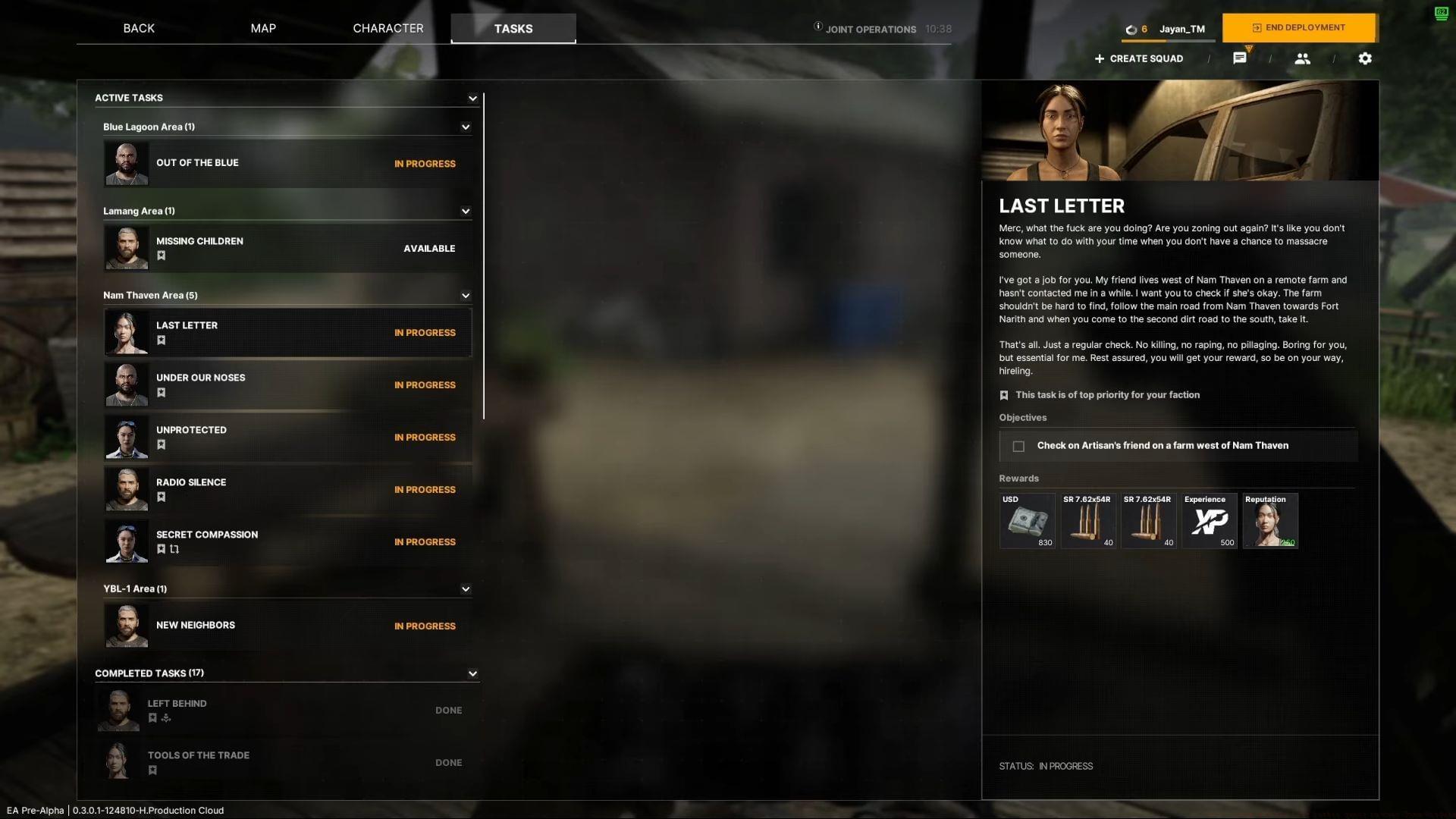Open the Unprotected task details

[x=287, y=437]
